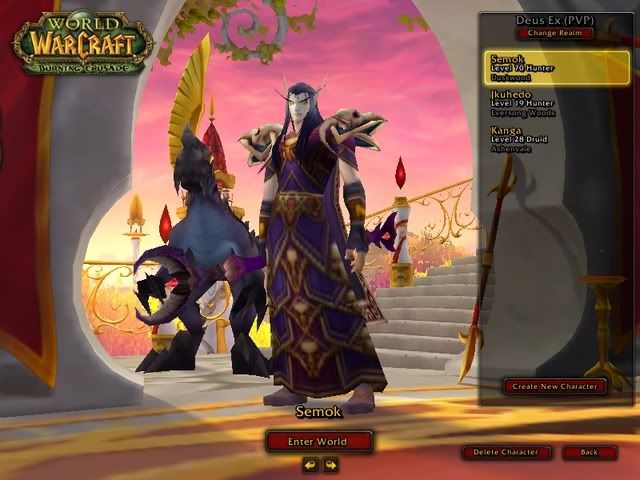Create New Character
The width and height of the screenshot is (640, 480).
pyautogui.click(x=554, y=386)
